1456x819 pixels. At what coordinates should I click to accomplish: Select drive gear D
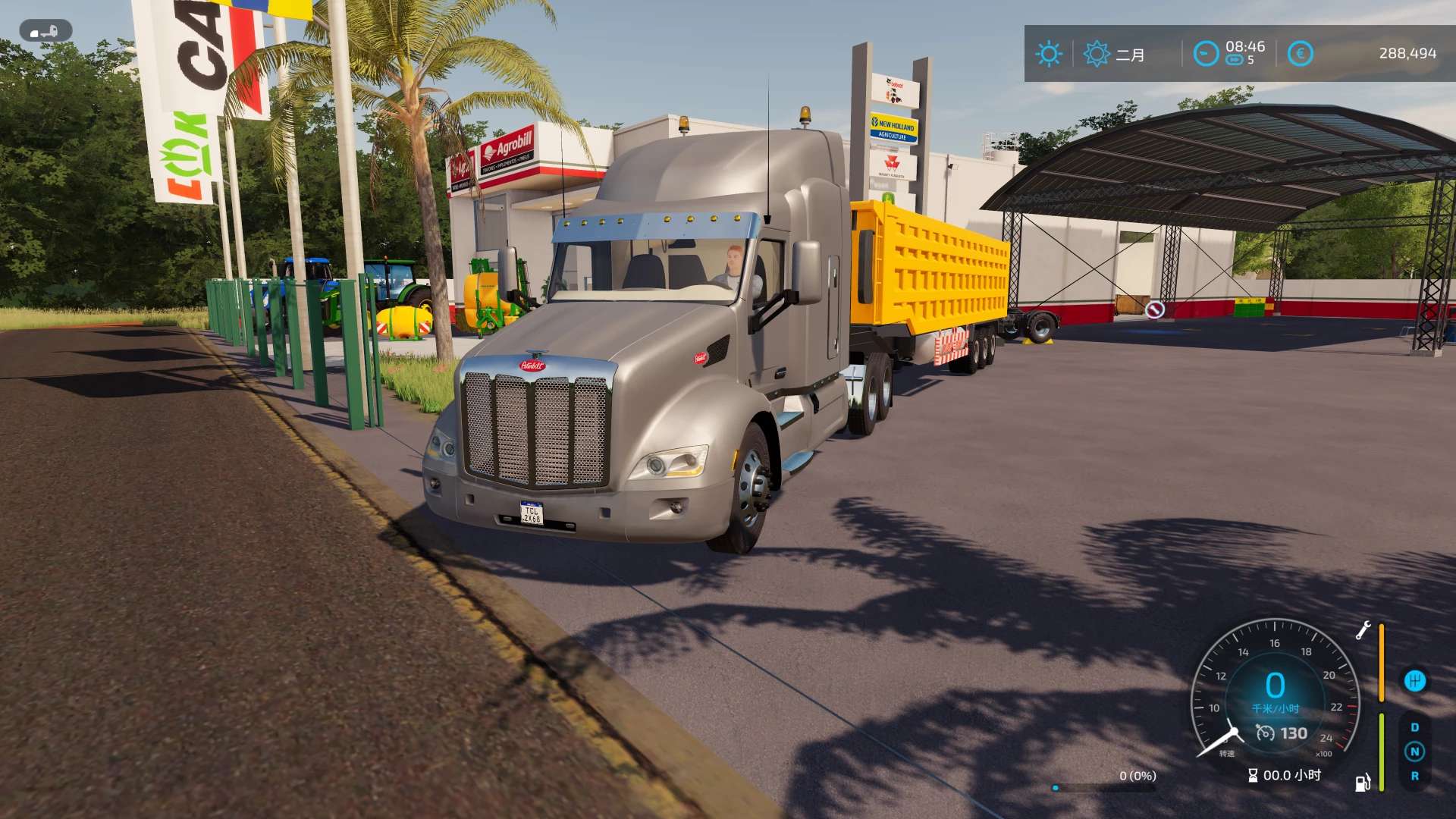point(1414,727)
